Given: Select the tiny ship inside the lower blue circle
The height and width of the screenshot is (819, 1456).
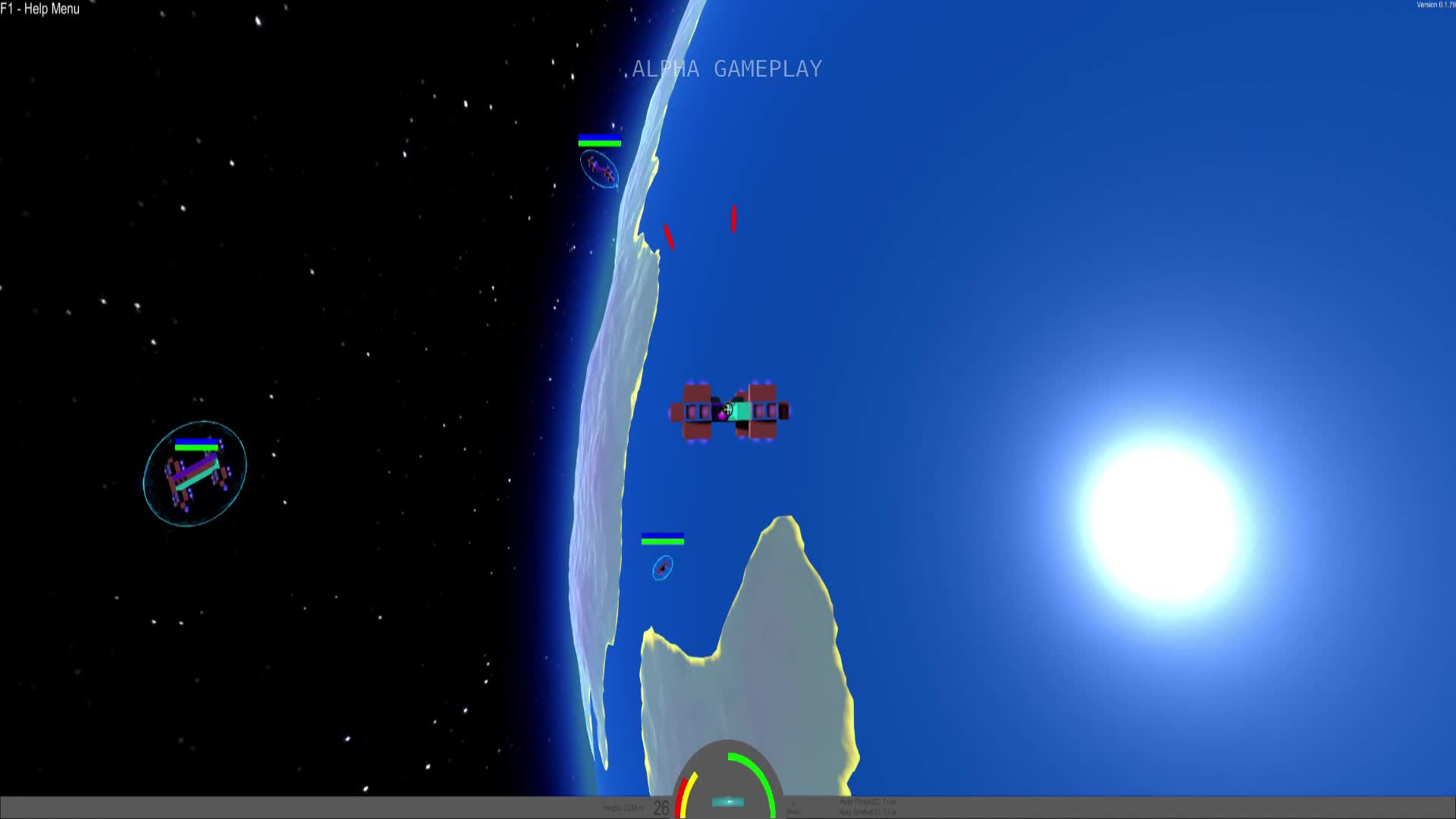Looking at the screenshot, I should click(661, 569).
